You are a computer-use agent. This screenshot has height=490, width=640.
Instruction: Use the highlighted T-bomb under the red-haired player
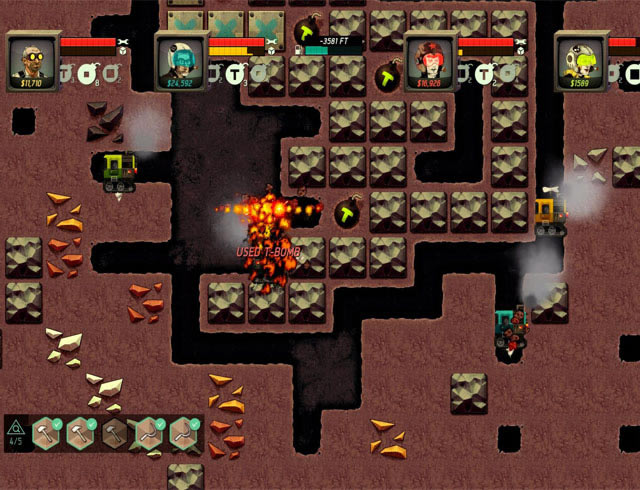[x=485, y=72]
